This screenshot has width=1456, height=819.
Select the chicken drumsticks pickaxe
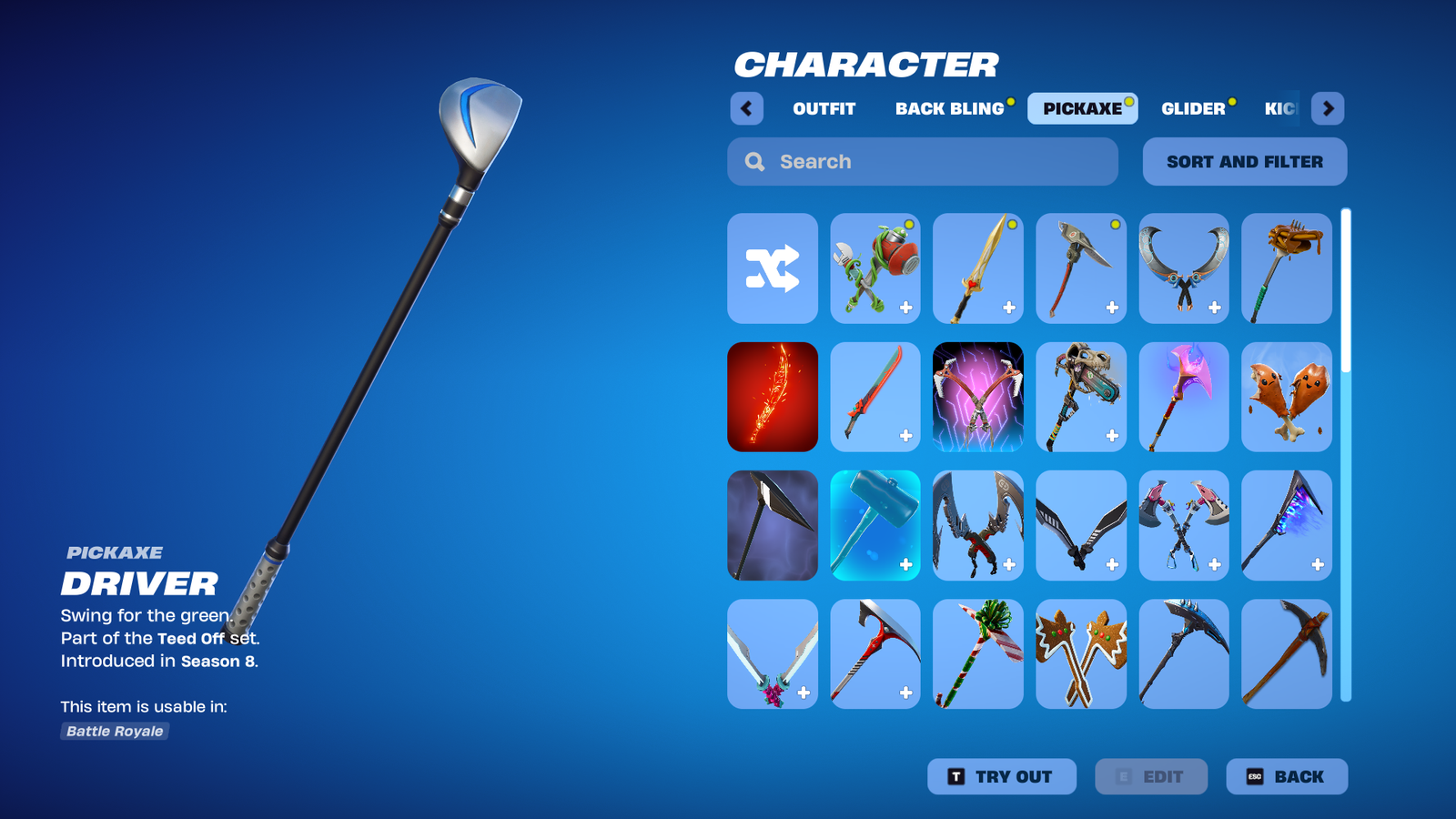point(1286,397)
